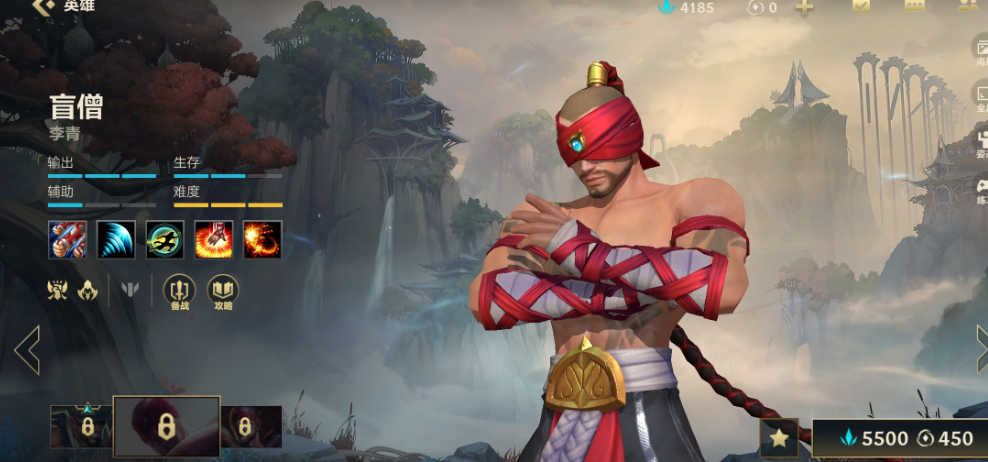Image resolution: width=988 pixels, height=462 pixels.
Task: Open the checklist tasks icon in top bar
Action: [x=861, y=6]
